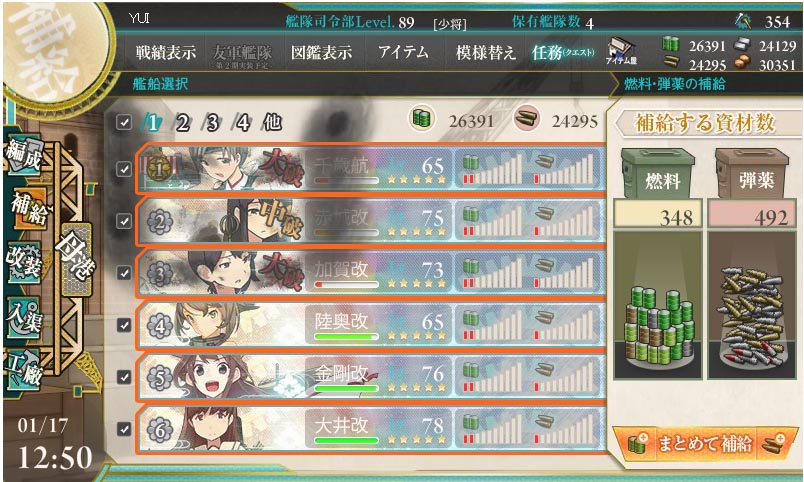Switch to fleet 3 tab

click(x=212, y=123)
